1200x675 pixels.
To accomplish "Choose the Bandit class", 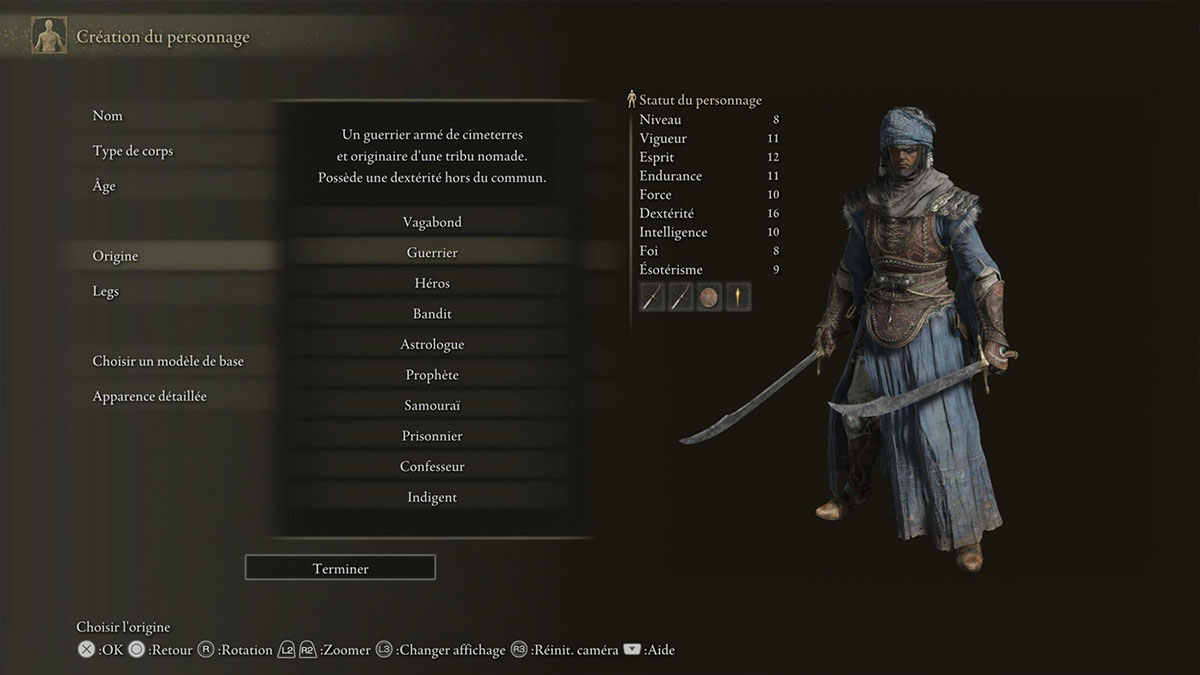I will point(432,314).
